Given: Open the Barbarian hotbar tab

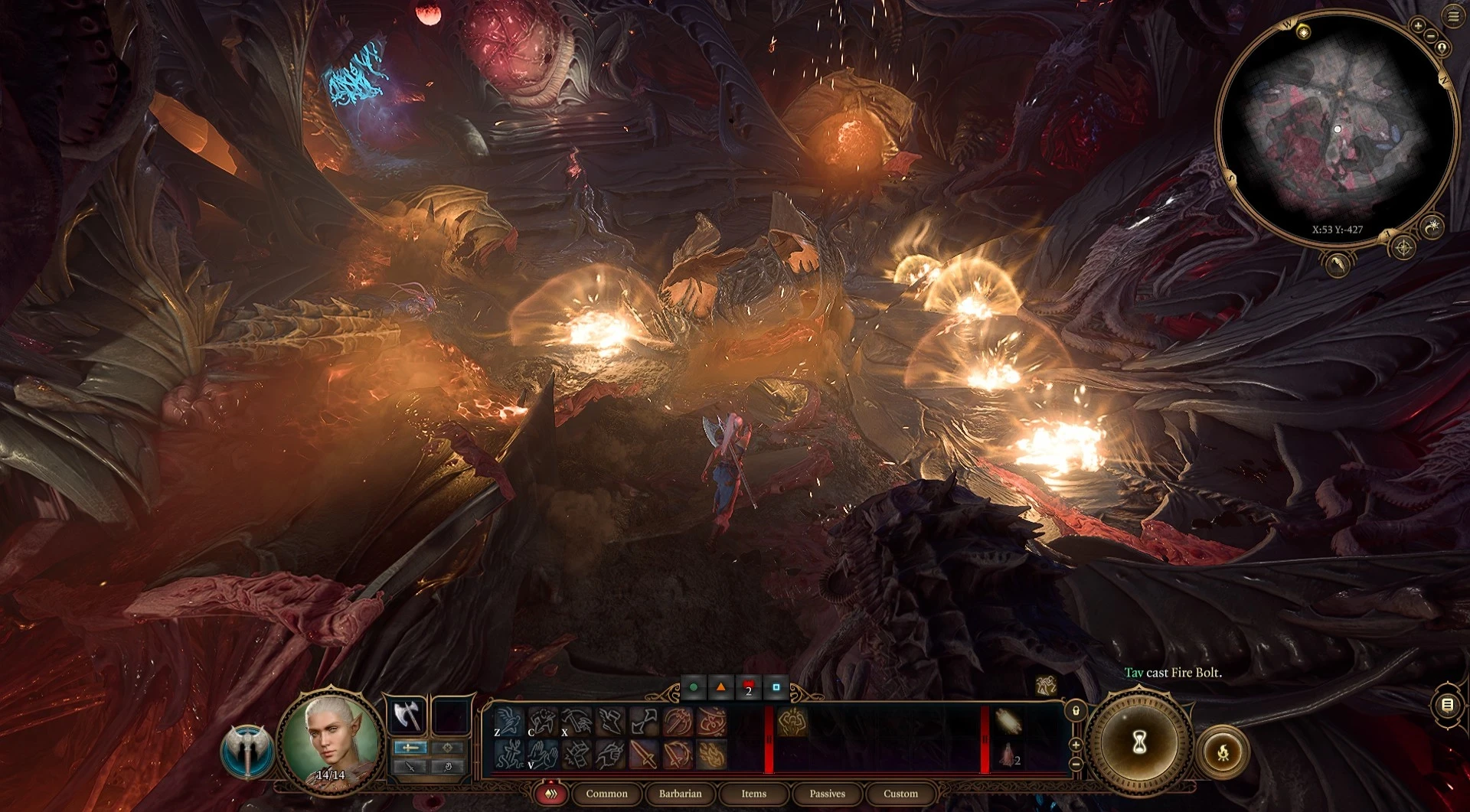Looking at the screenshot, I should (x=680, y=794).
